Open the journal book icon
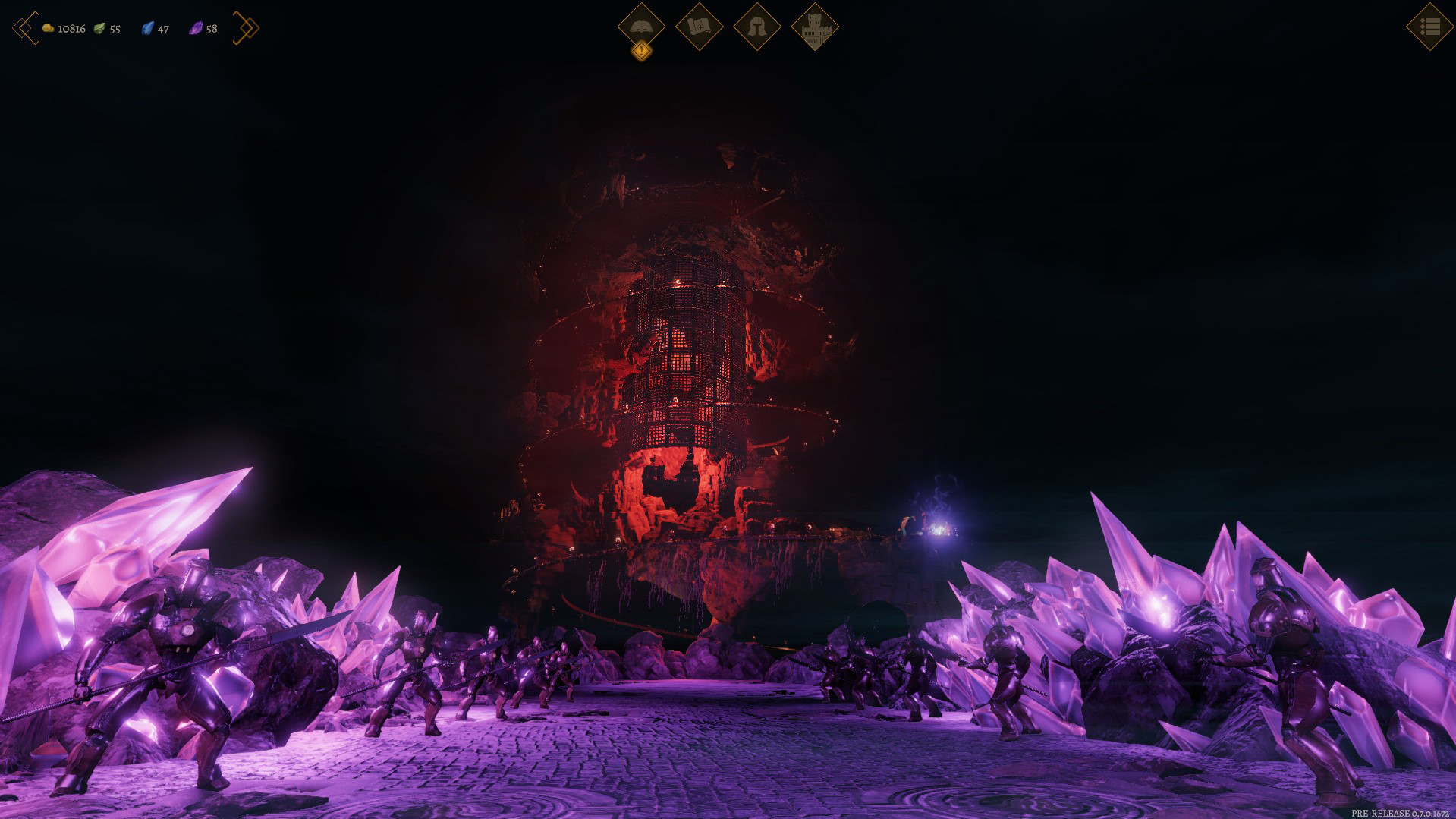 coord(641,26)
